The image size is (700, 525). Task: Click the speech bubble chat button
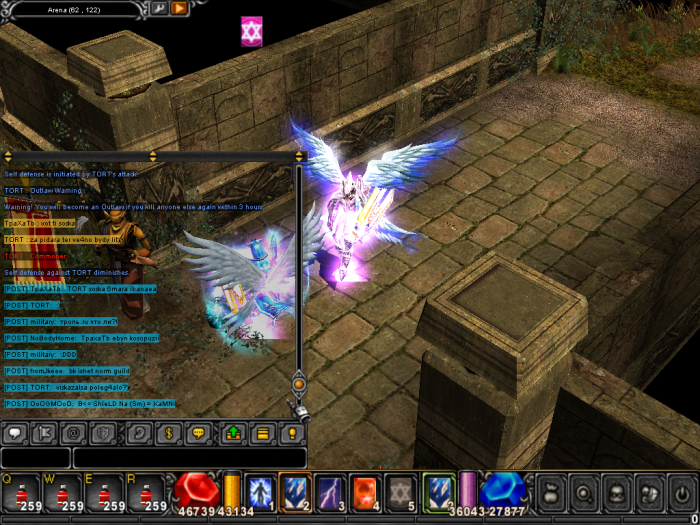[x=16, y=434]
